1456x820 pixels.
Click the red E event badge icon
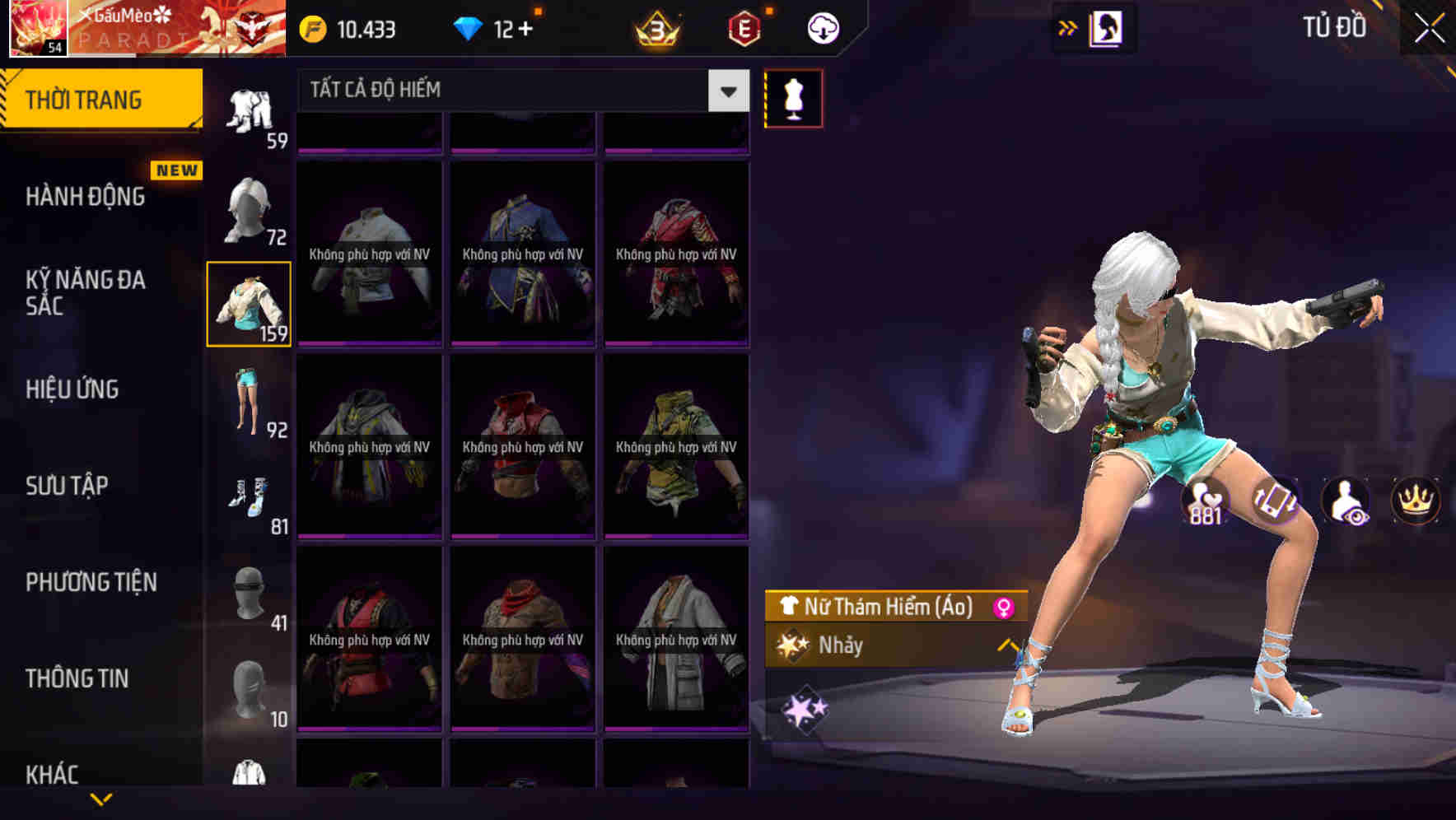[743, 26]
